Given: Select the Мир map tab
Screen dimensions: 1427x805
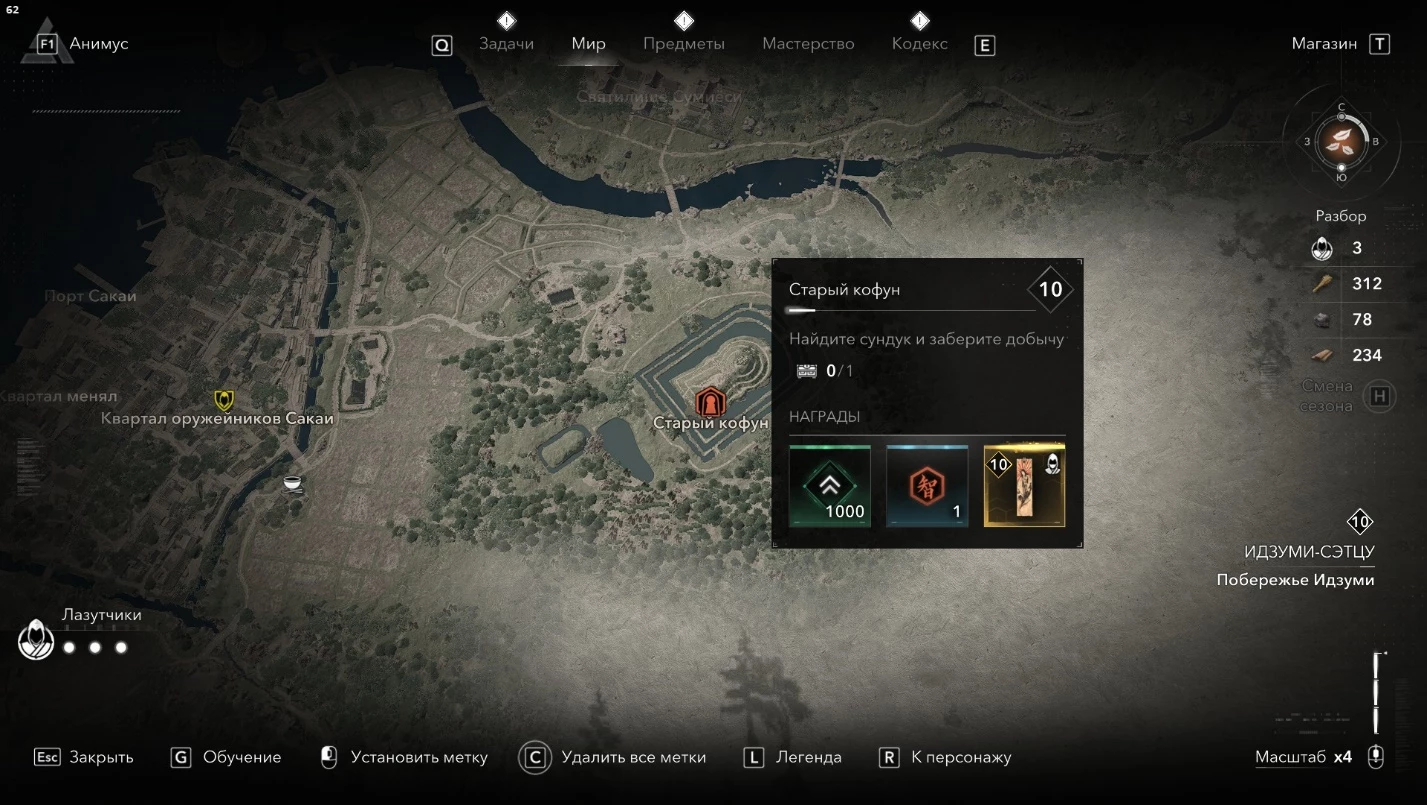Looking at the screenshot, I should pos(588,44).
